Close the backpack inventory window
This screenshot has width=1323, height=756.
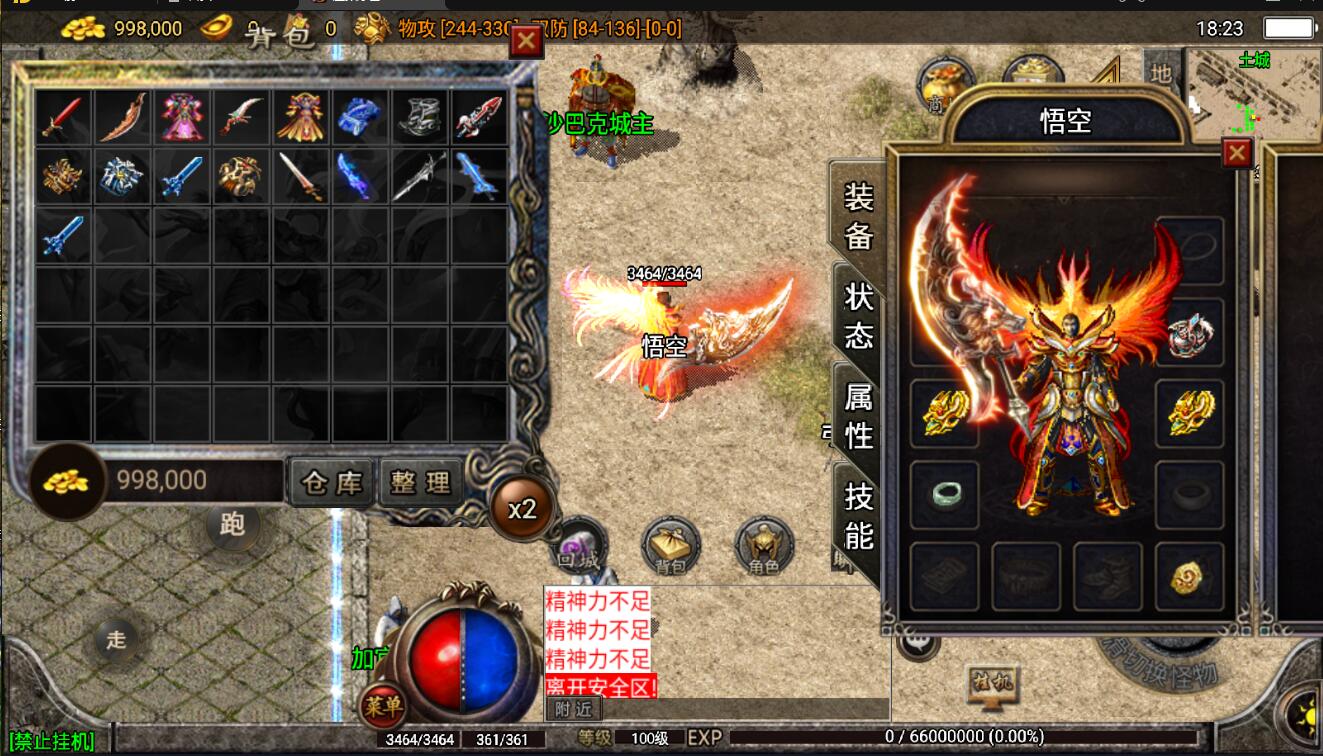tap(526, 41)
